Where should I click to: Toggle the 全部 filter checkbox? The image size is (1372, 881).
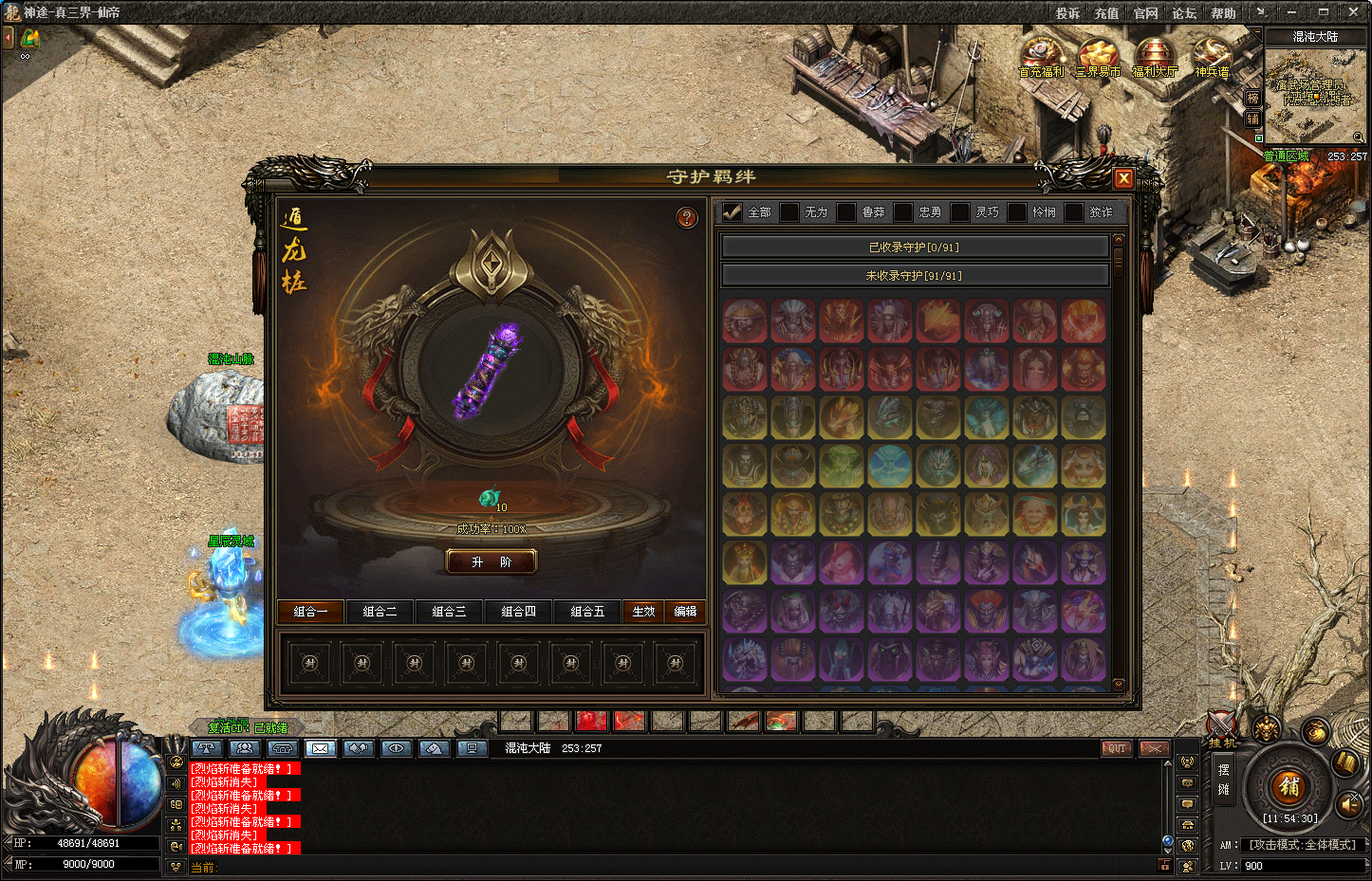click(x=732, y=212)
